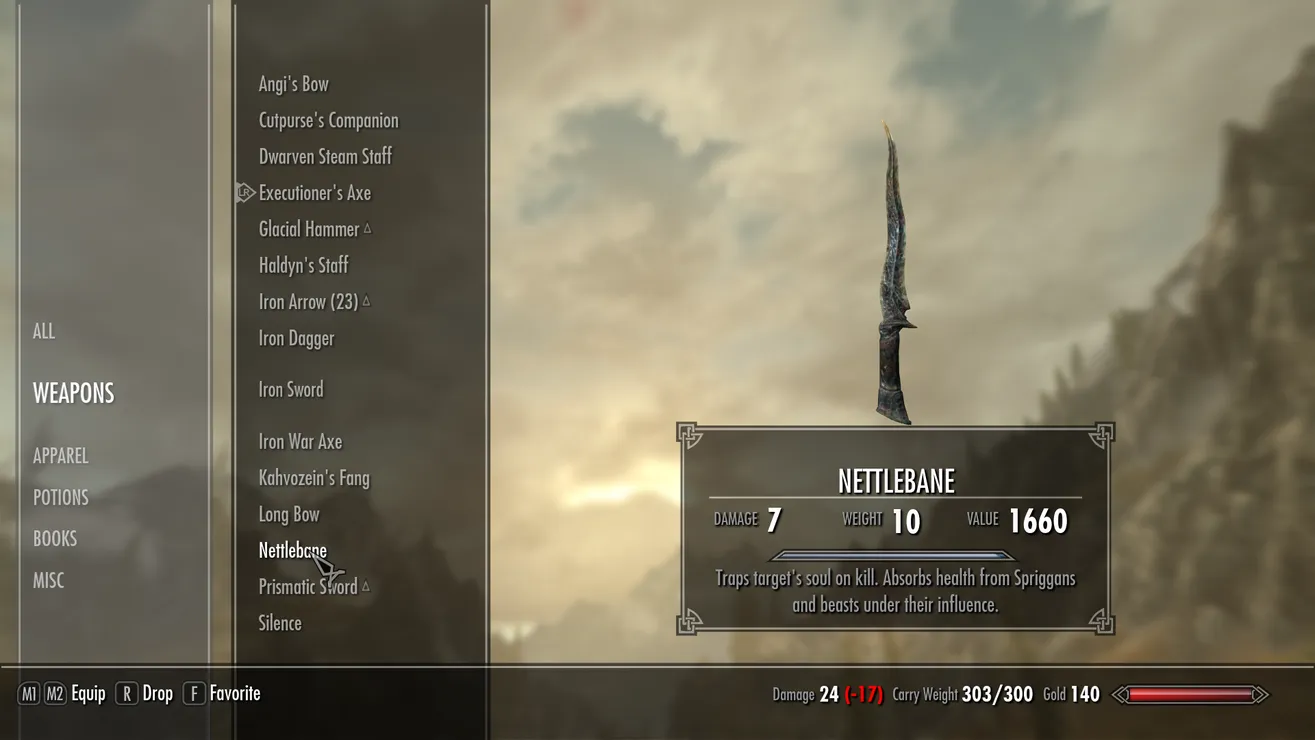
Task: Show the POTIONS category
Action: pos(61,498)
